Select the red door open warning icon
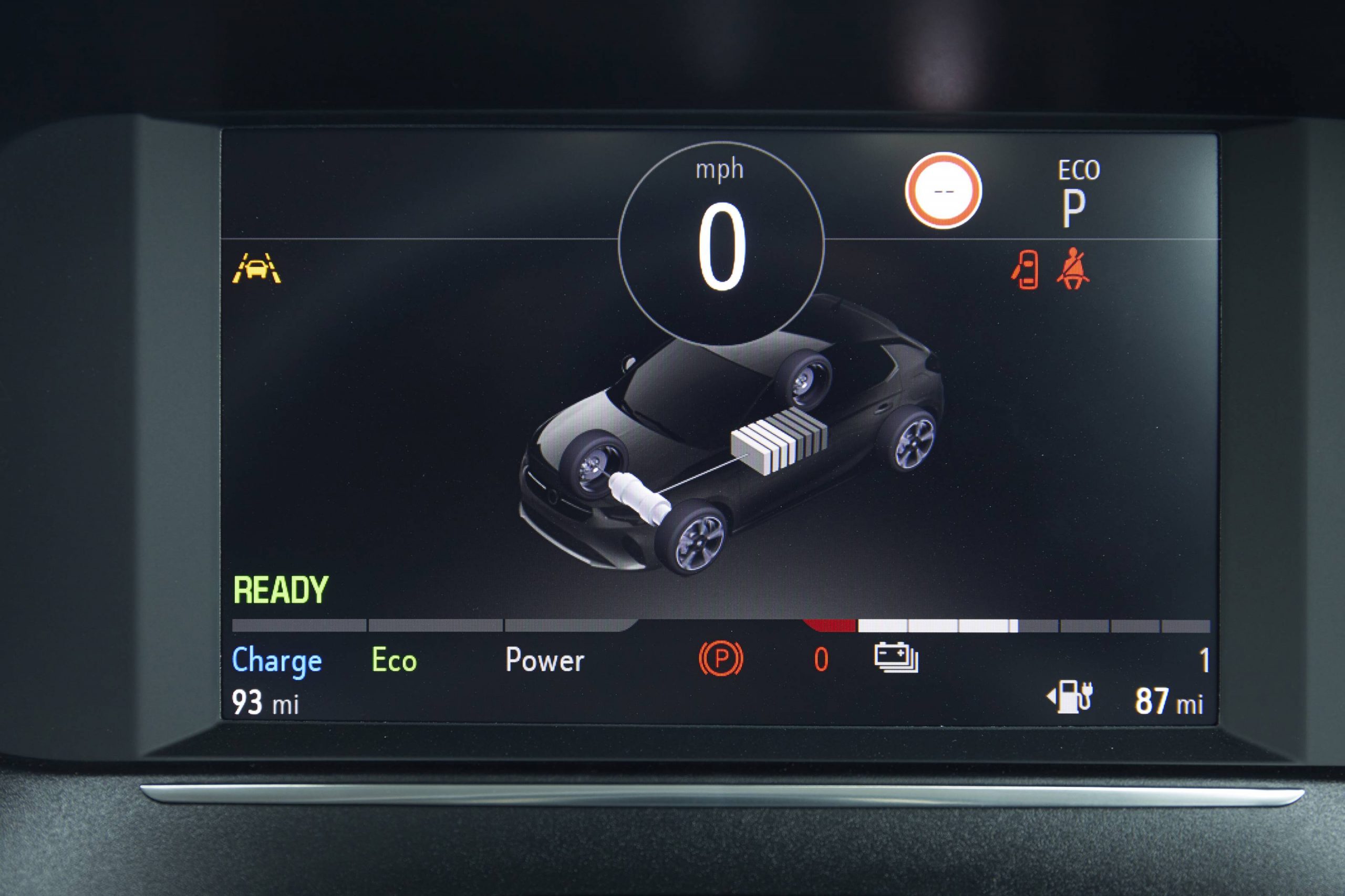This screenshot has height=896, width=1345. pyautogui.click(x=1026, y=269)
